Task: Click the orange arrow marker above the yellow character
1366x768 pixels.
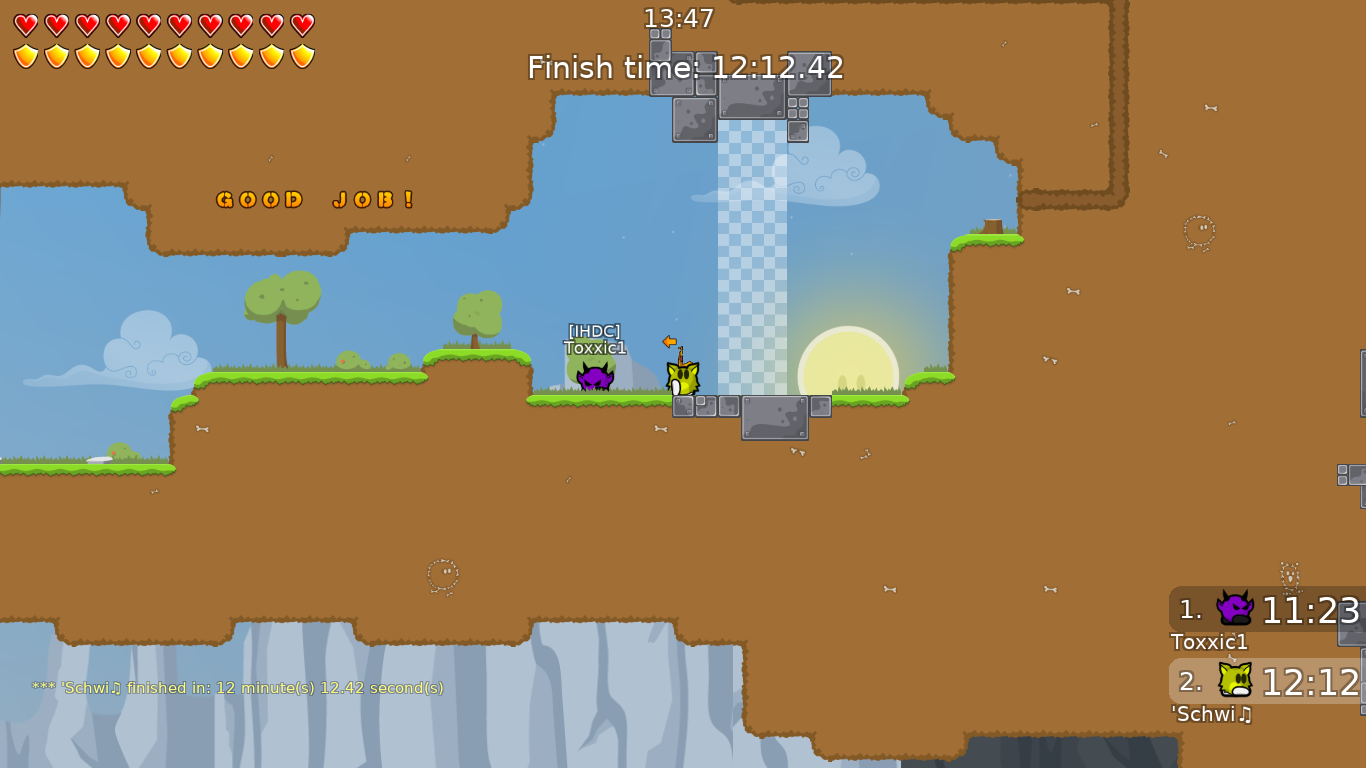Action: coord(668,343)
